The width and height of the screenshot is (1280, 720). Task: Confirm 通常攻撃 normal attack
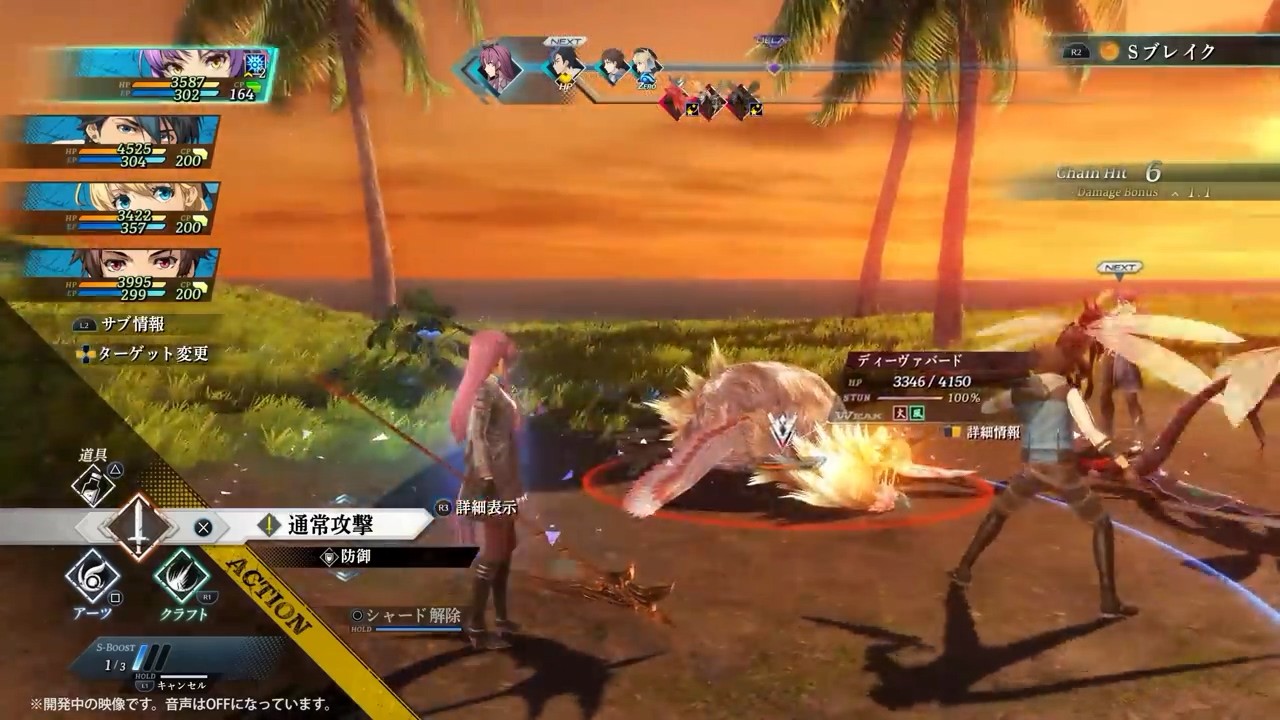[330, 524]
